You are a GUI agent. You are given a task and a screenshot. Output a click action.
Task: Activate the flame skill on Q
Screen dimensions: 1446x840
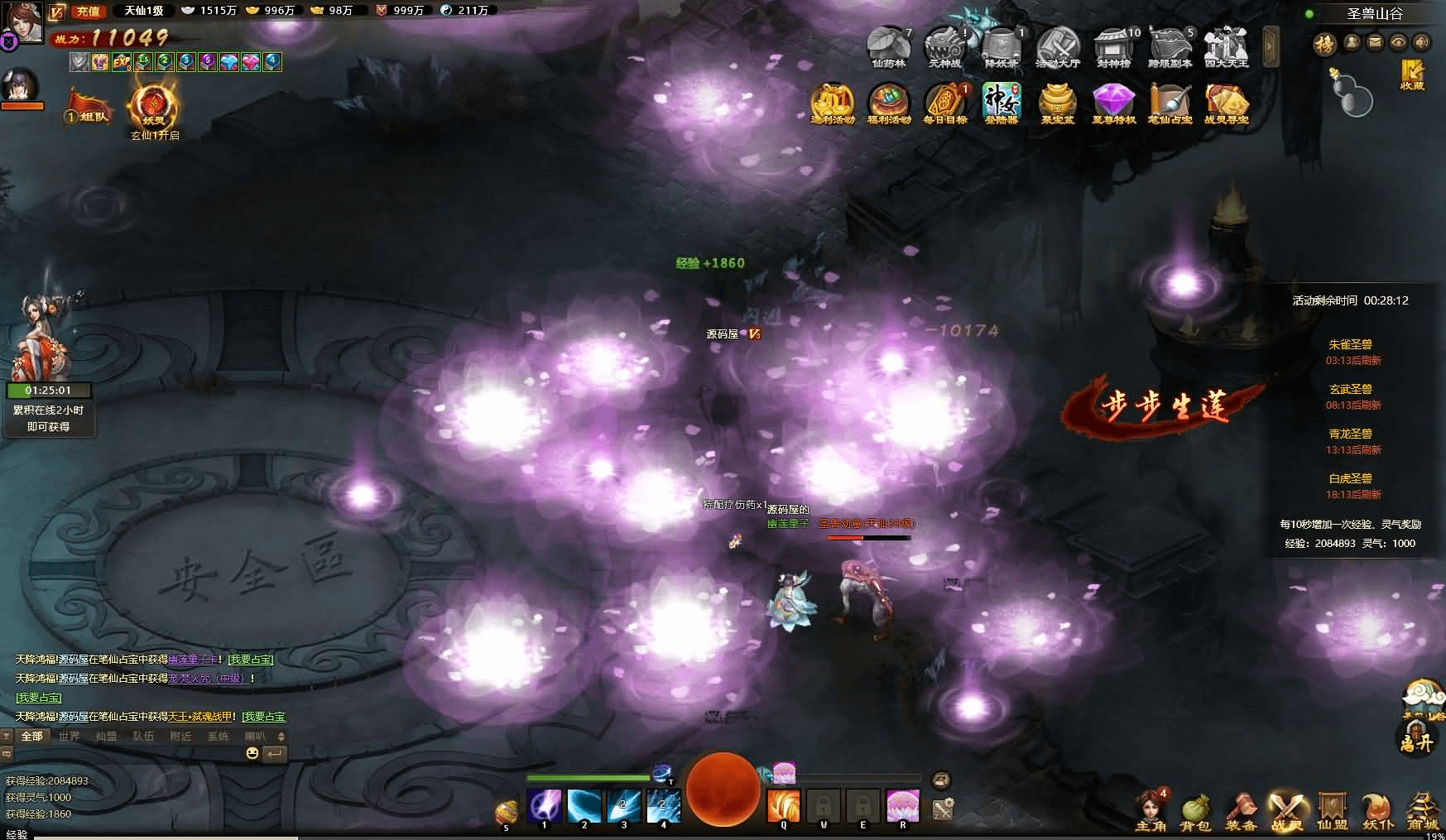tap(783, 806)
